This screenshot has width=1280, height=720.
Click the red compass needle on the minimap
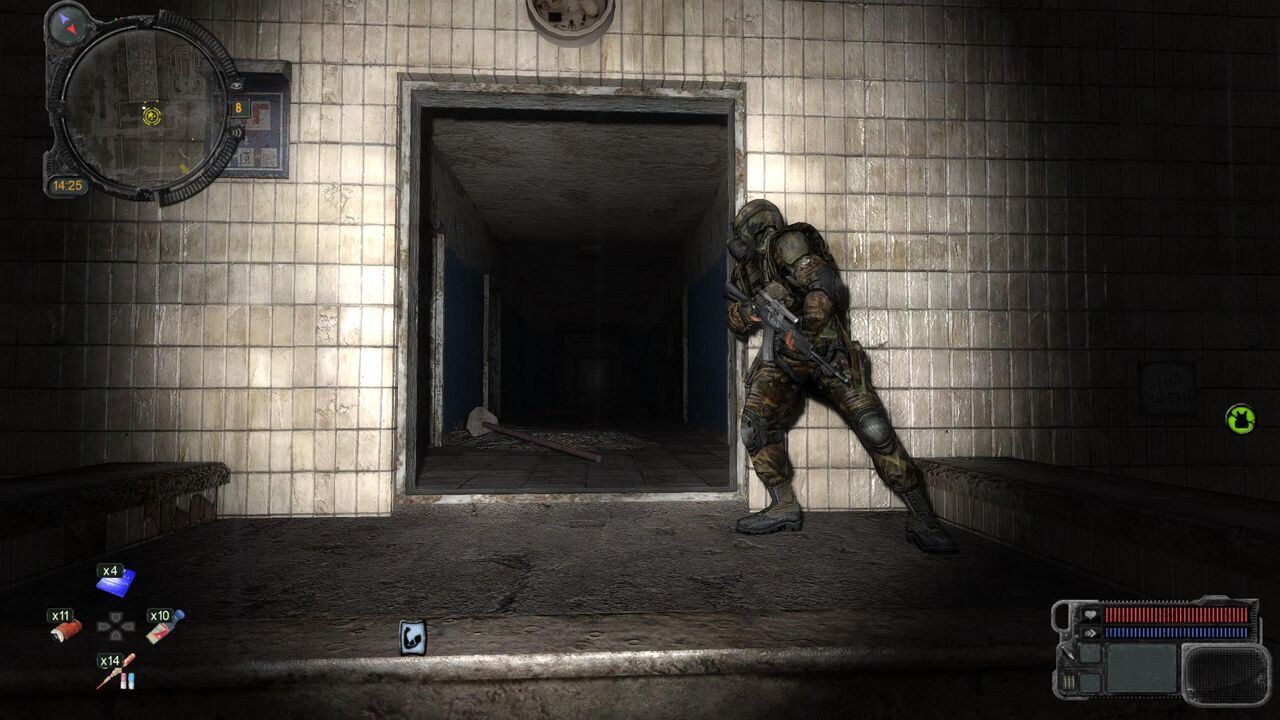pos(71,29)
